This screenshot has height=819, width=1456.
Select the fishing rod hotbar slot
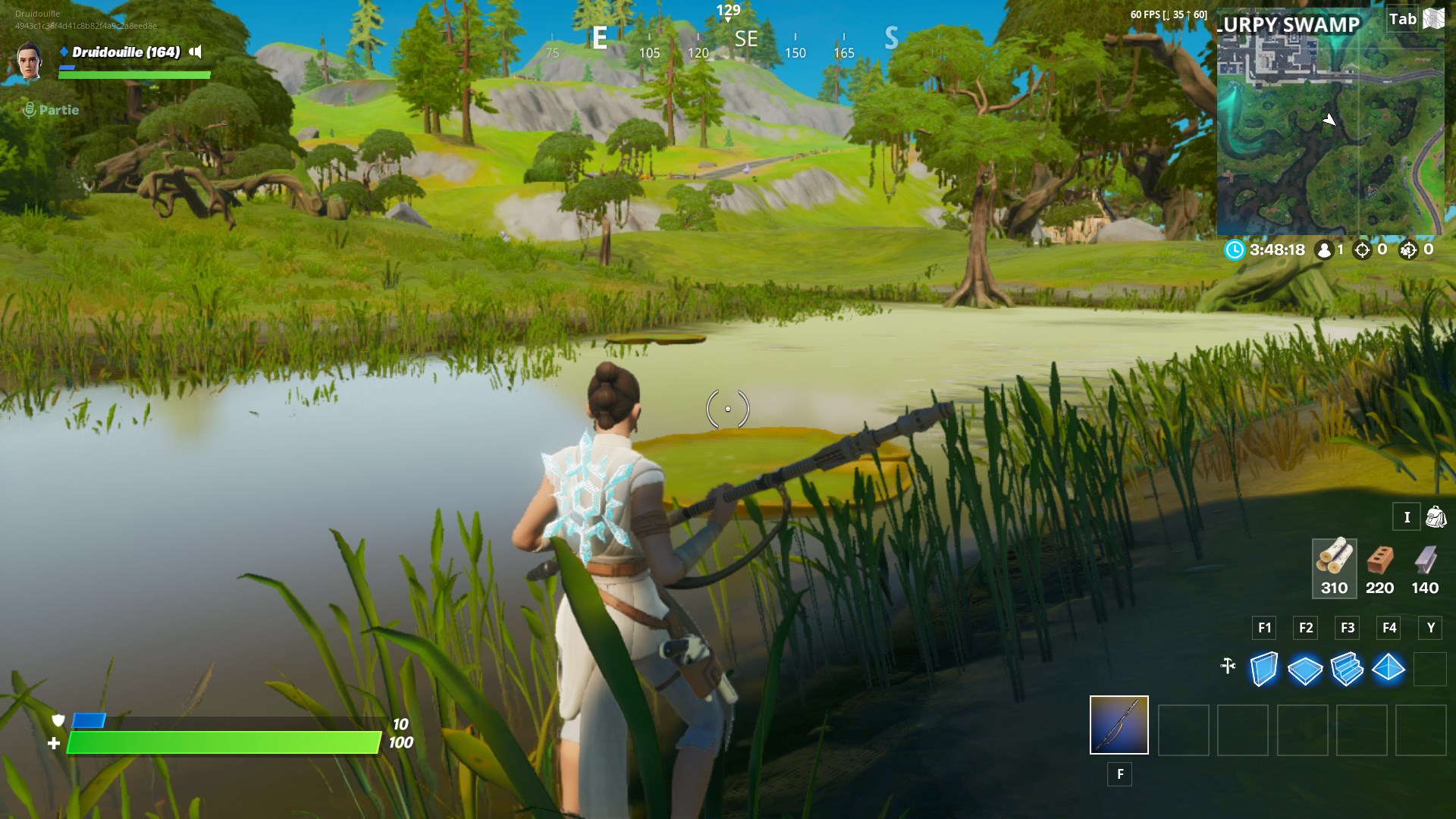(1119, 725)
